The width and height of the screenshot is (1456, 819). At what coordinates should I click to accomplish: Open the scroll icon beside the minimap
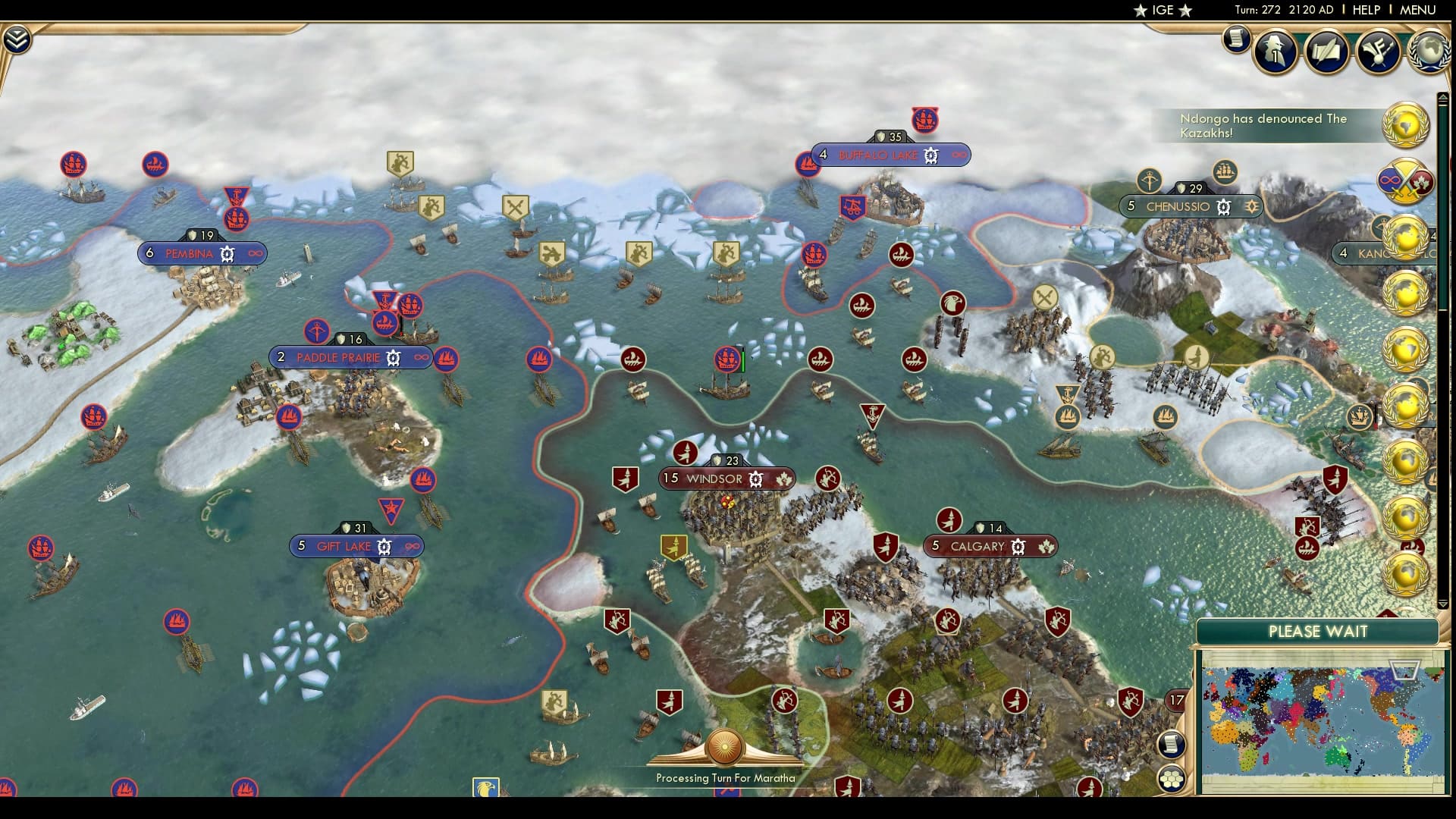point(1174,745)
